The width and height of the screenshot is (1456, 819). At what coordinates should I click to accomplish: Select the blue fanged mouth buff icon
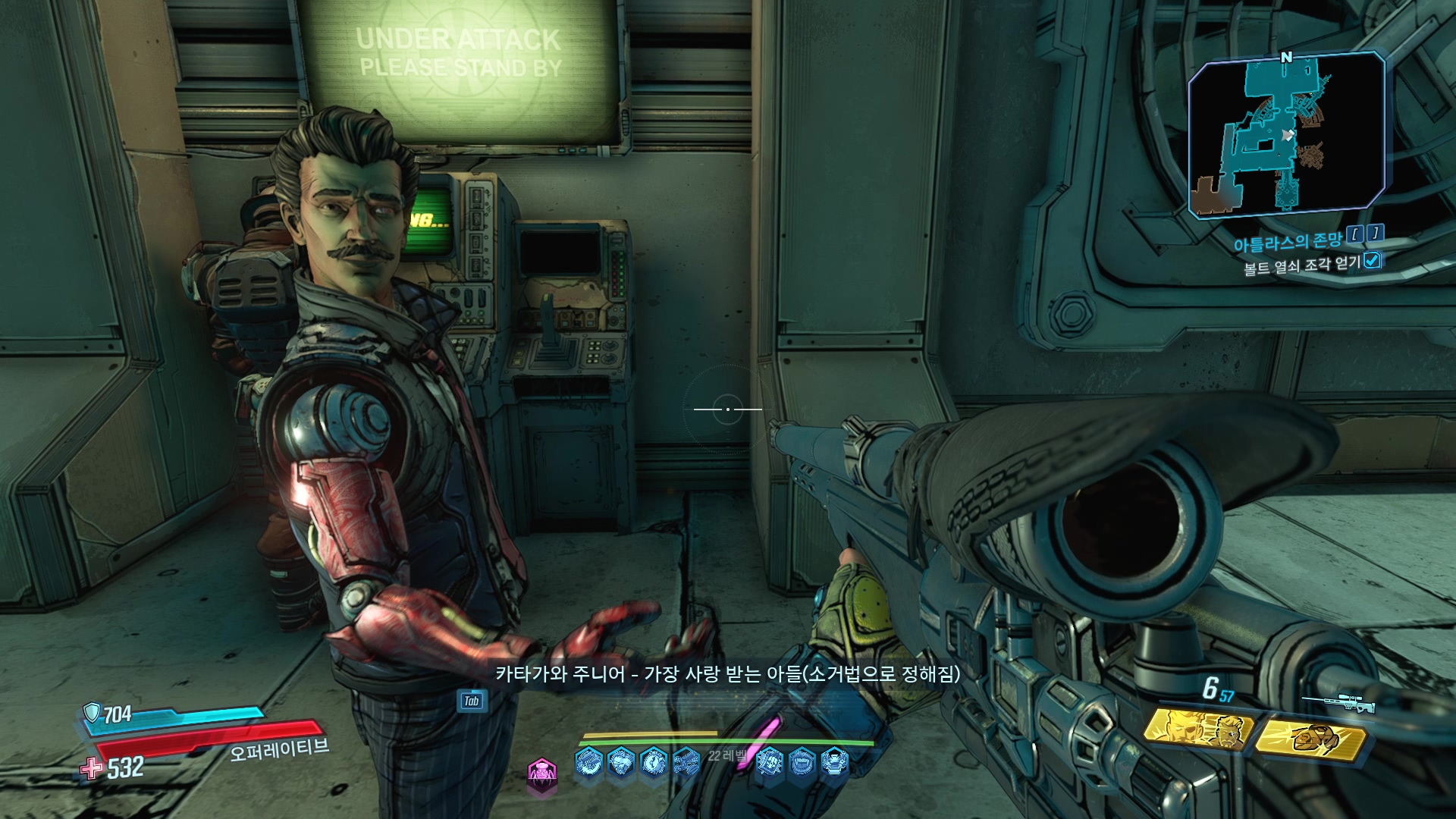pyautogui.click(x=802, y=761)
